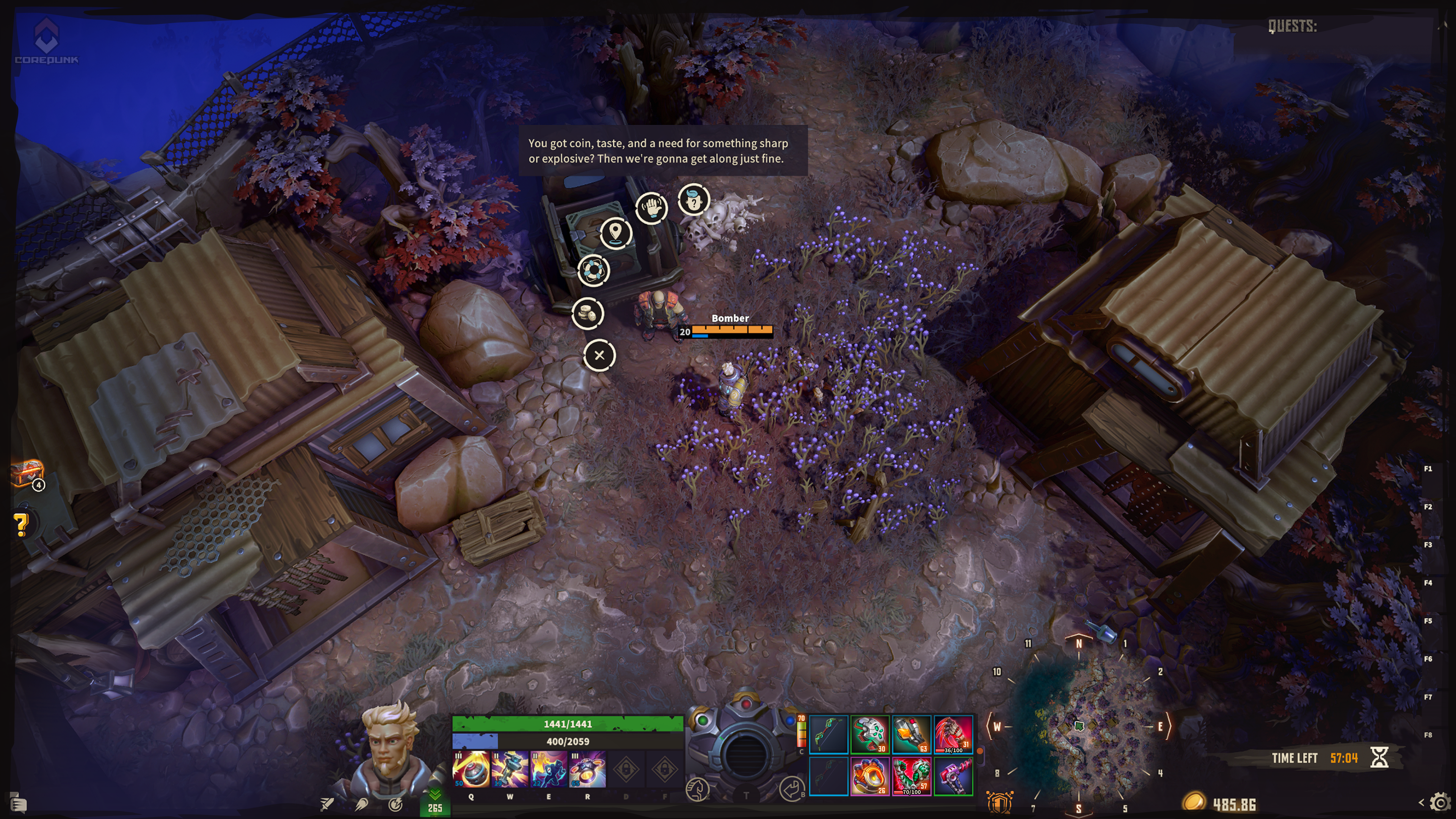Activate the Q bomb ability
The height and width of the screenshot is (819, 1456).
point(471,769)
